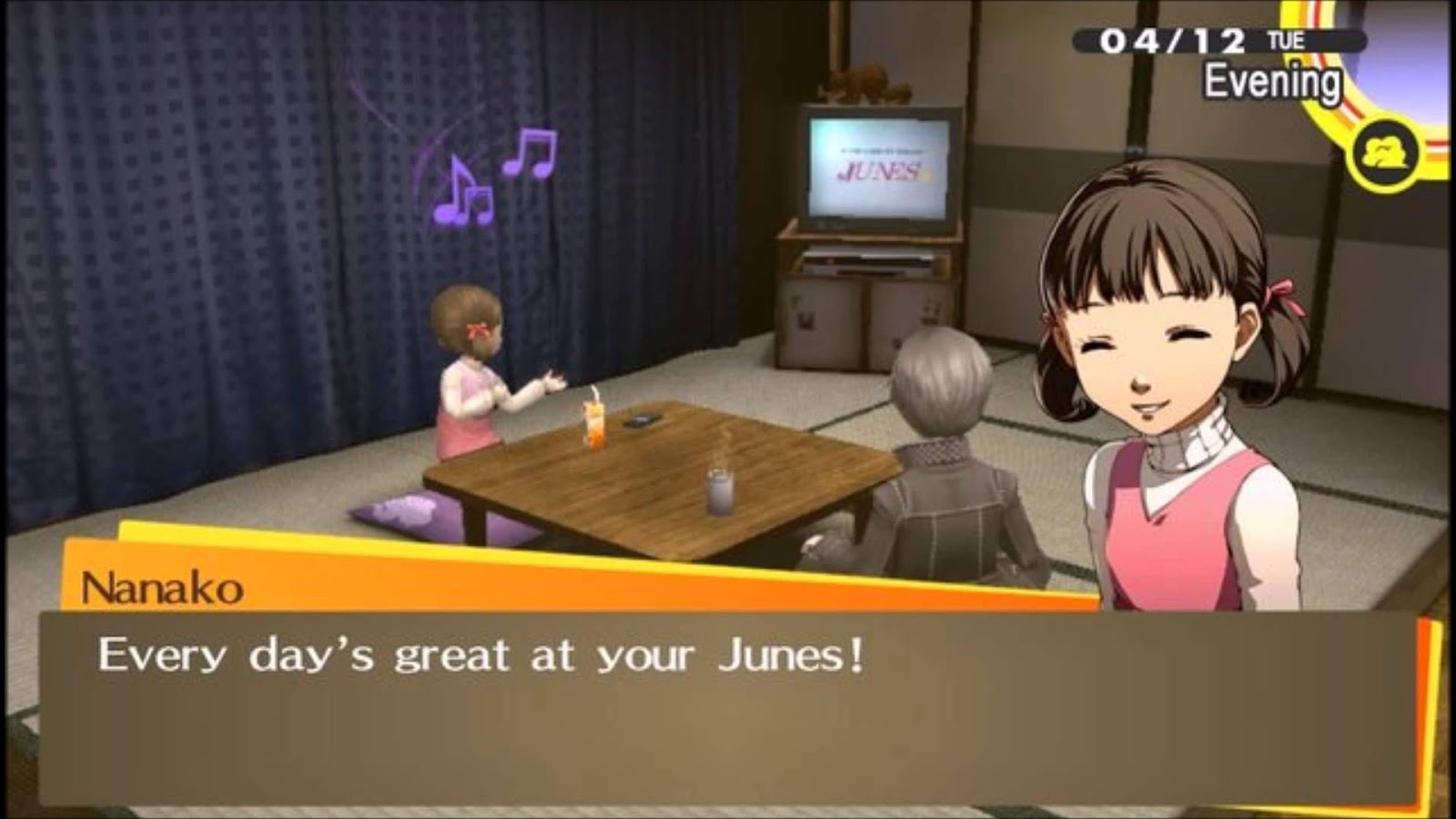Click the Nanako name tab
This screenshot has height=819, width=1456.
click(x=164, y=587)
